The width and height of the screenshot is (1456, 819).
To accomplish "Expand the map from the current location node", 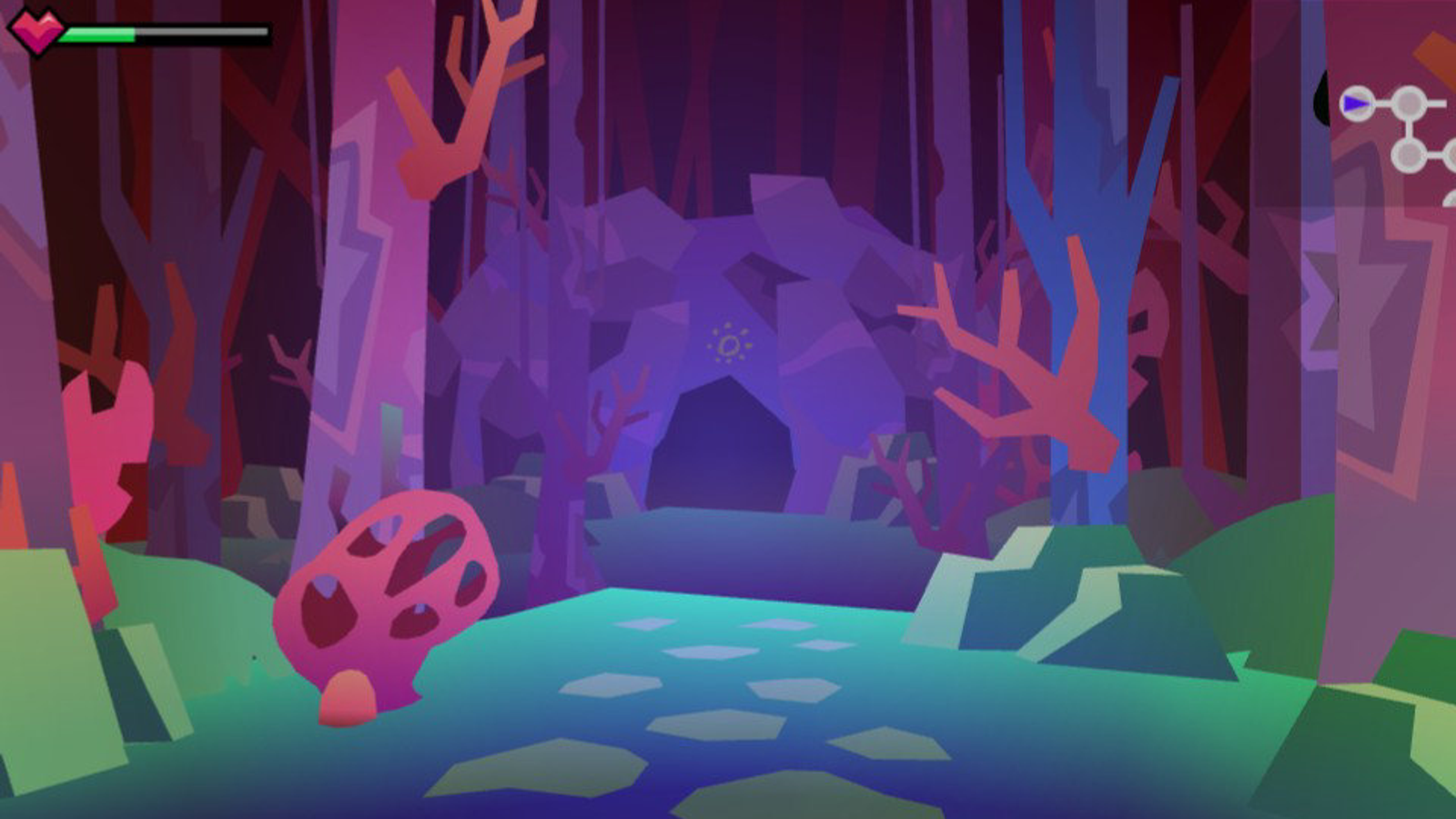I will point(1357,103).
